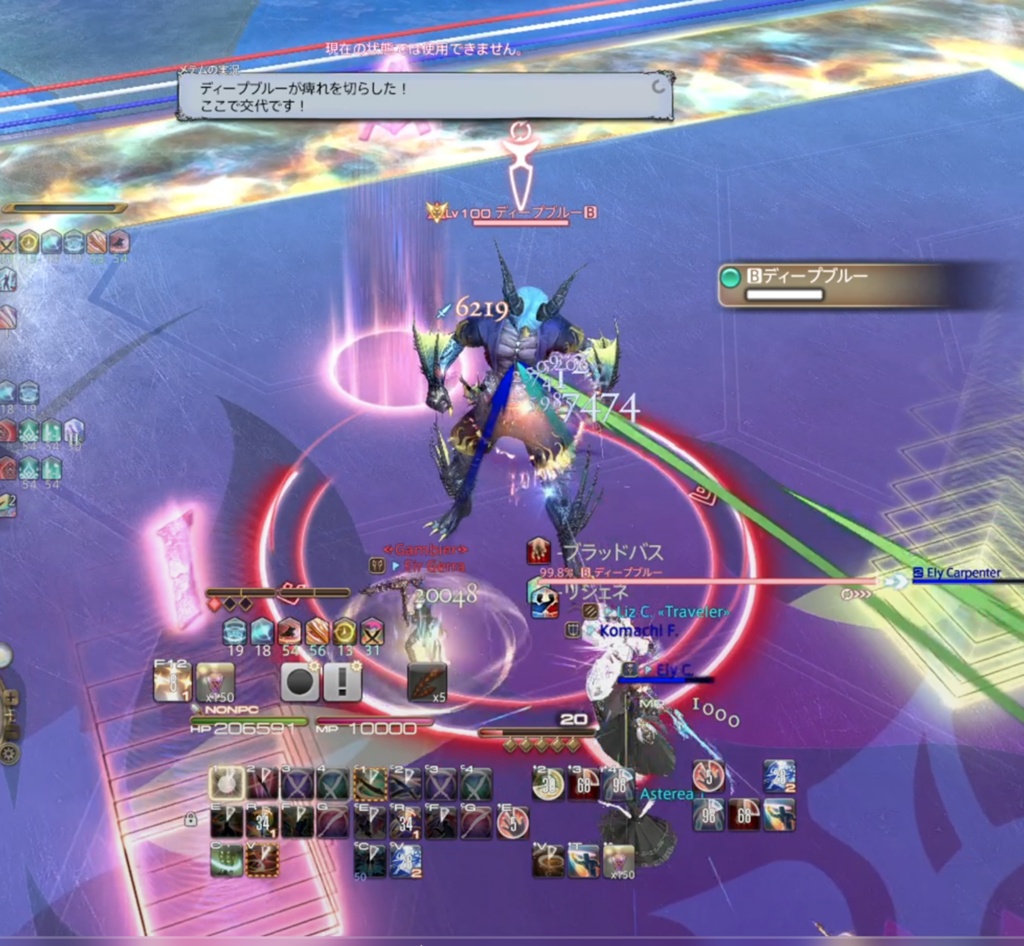Trigger the yellow circle ability showing 38
Screen dimensions: 1024x946
tap(548, 783)
